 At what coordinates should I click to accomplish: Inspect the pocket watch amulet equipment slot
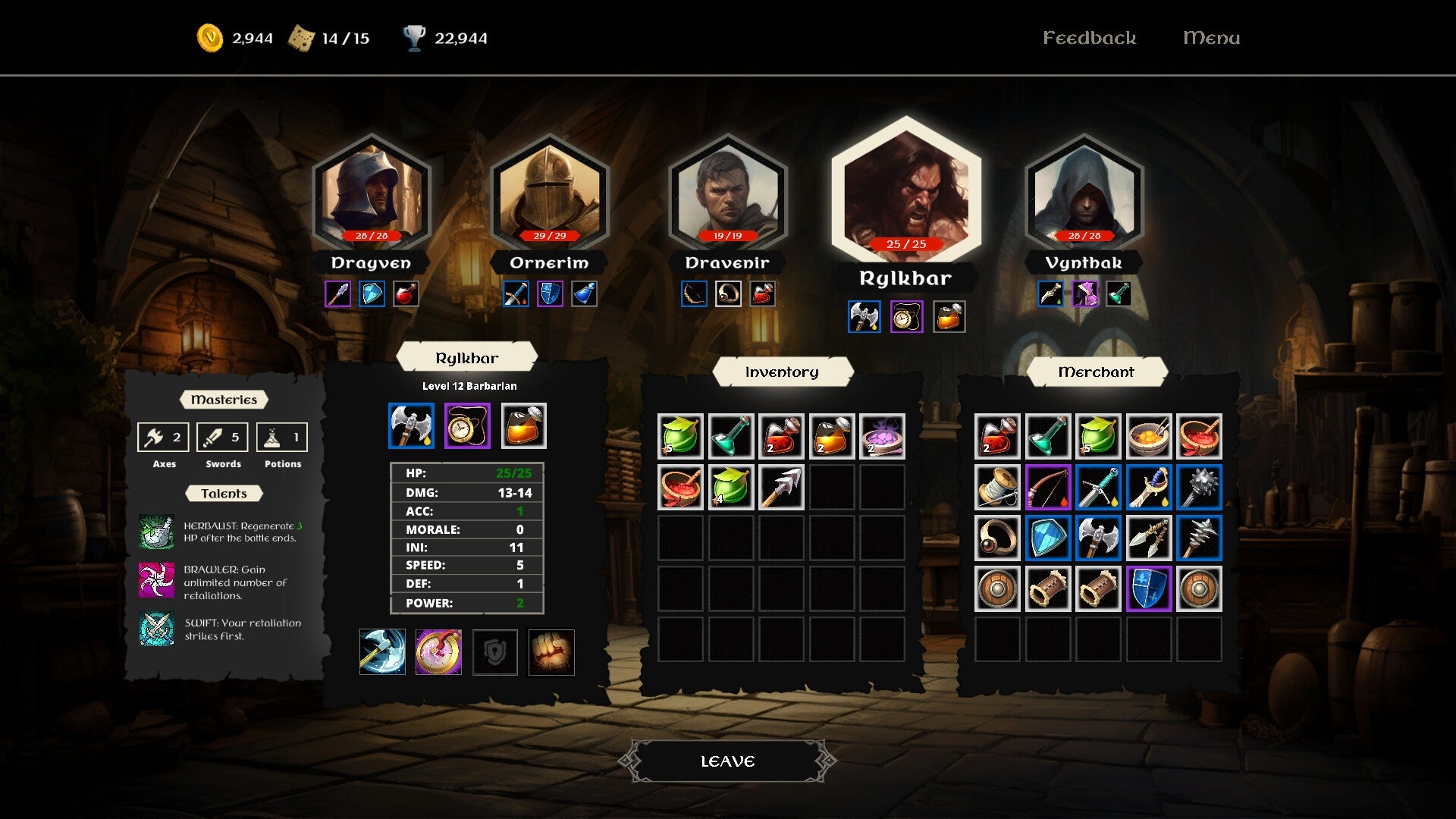tap(467, 425)
